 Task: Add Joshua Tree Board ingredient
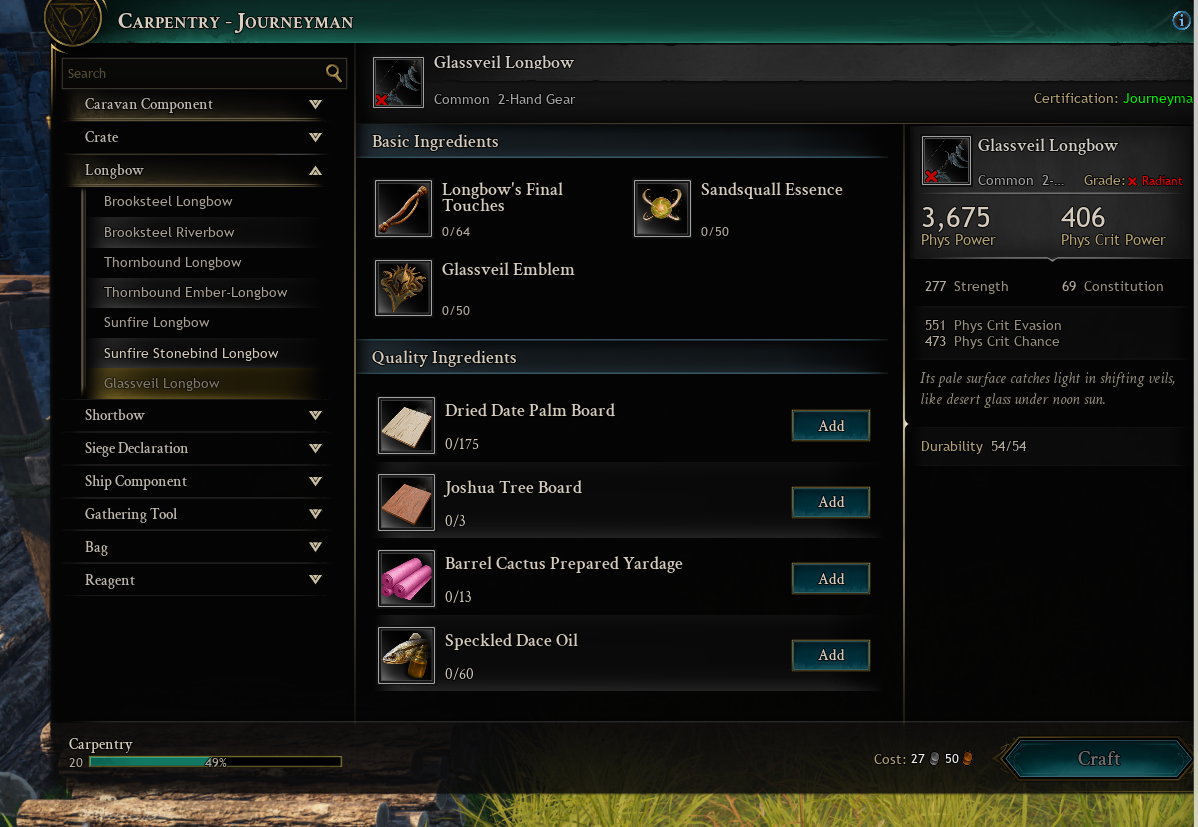click(x=831, y=502)
